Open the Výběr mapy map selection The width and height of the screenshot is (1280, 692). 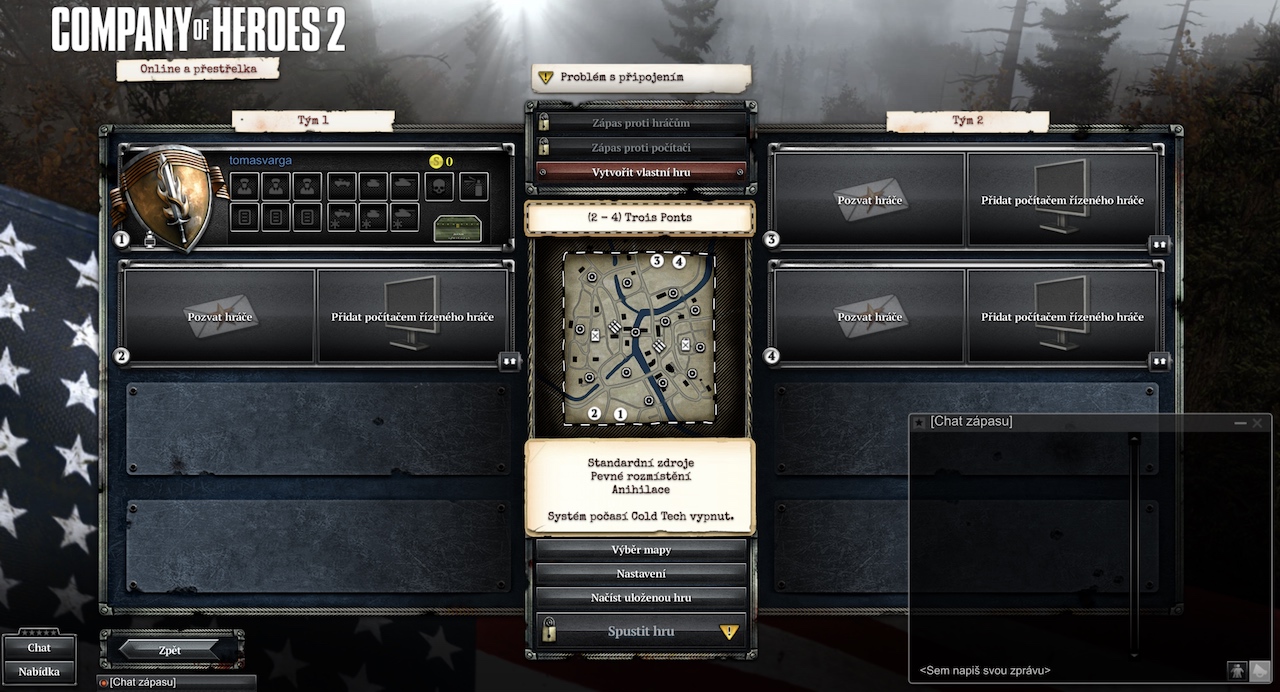point(641,550)
